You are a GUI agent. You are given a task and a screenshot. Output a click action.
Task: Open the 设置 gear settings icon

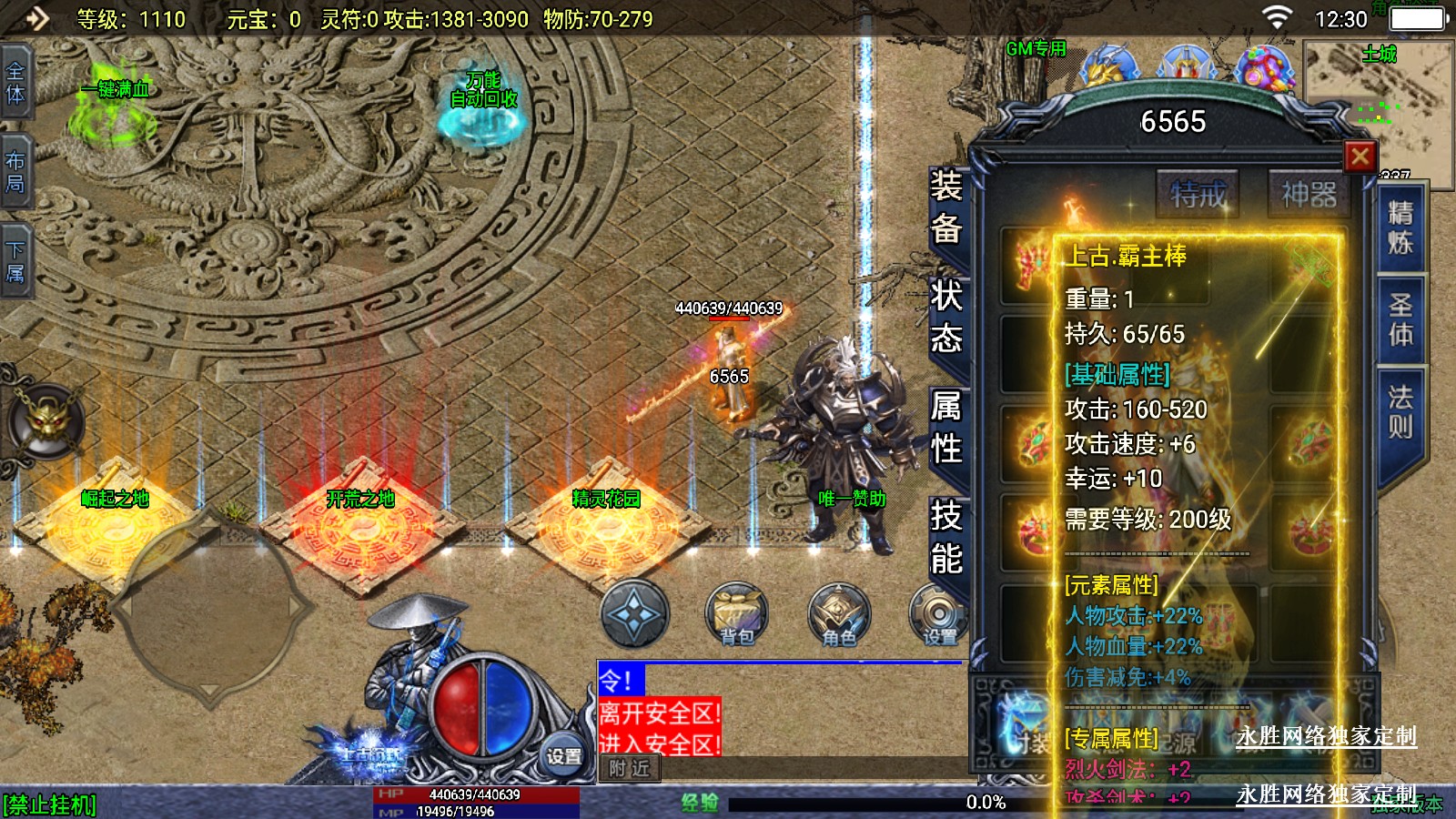coord(937,615)
